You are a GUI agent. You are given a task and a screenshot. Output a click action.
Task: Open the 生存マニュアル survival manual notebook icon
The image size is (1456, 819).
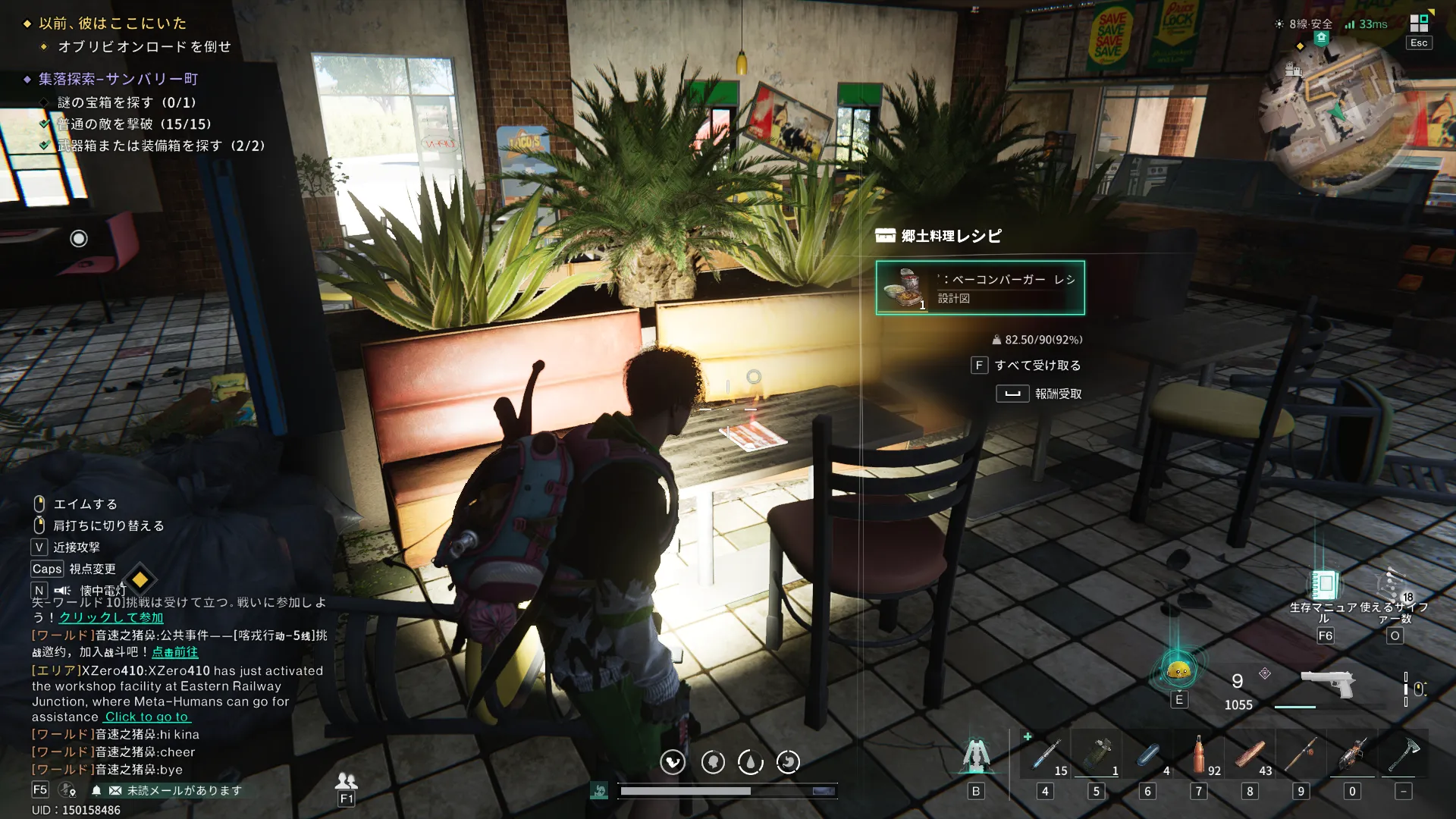tap(1324, 585)
